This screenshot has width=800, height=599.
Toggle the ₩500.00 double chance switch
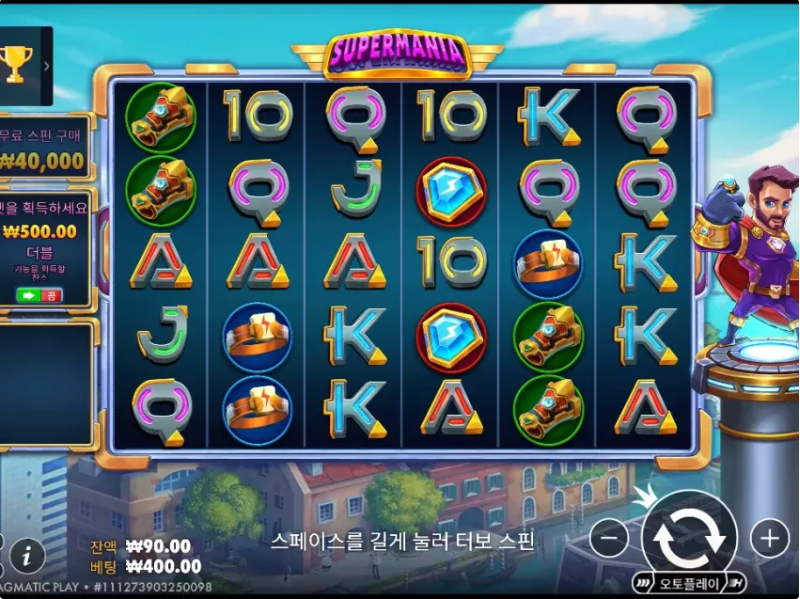pyautogui.click(x=39, y=295)
